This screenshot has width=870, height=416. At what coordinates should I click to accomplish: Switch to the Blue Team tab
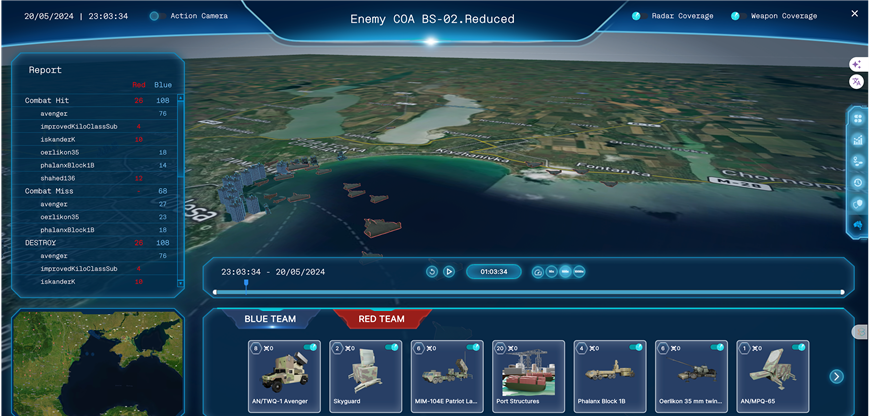click(x=270, y=319)
